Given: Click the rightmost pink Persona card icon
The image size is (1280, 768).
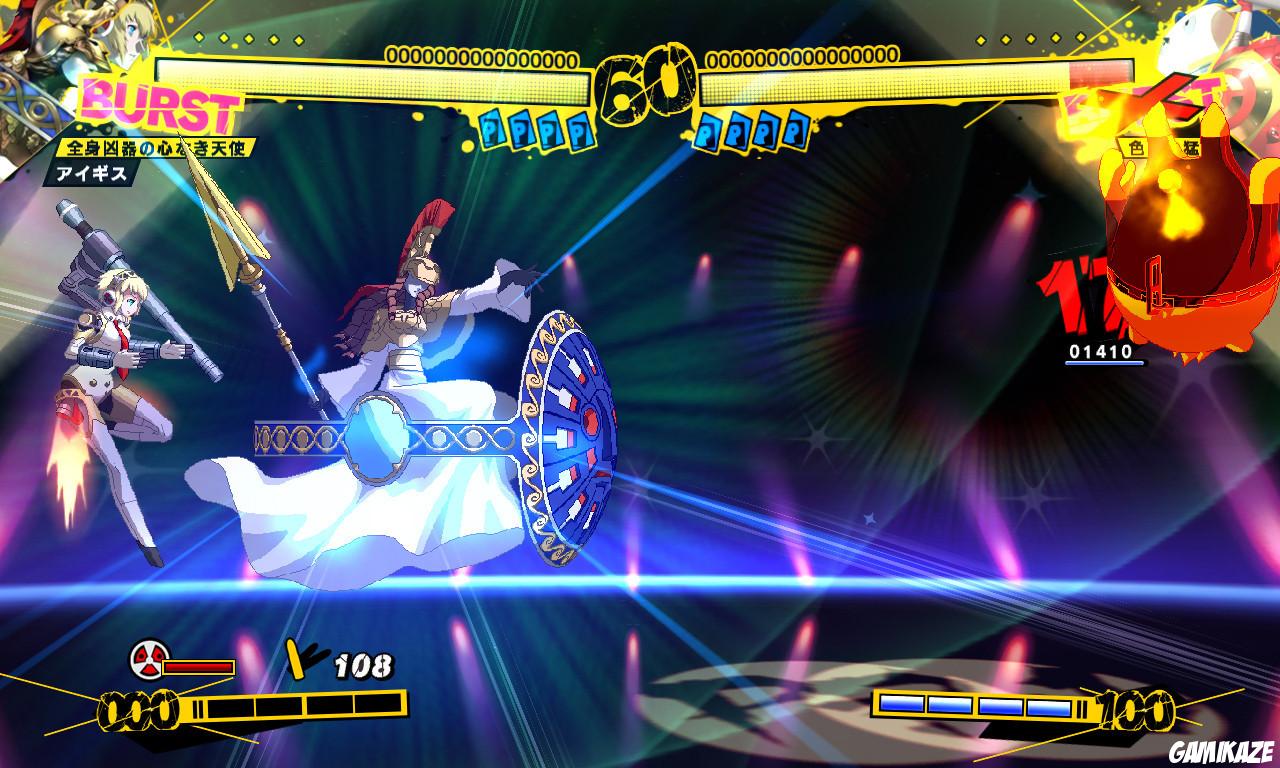Looking at the screenshot, I should (x=795, y=128).
